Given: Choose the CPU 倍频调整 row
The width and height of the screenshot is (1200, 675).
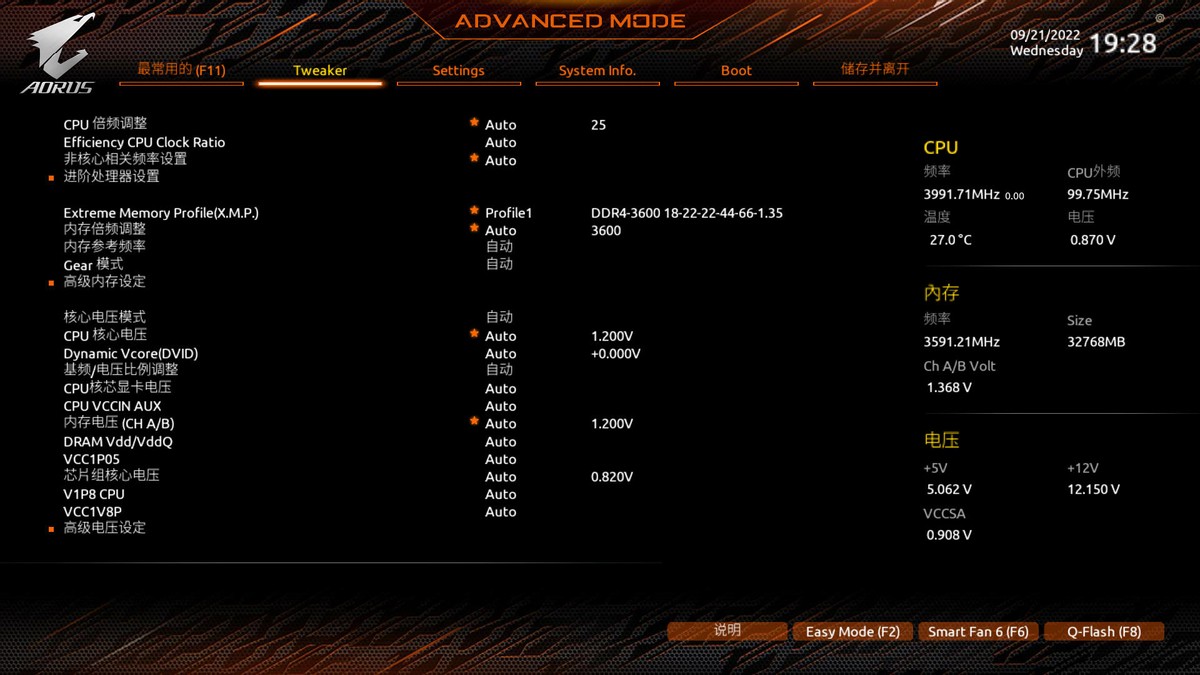Looking at the screenshot, I should (106, 124).
